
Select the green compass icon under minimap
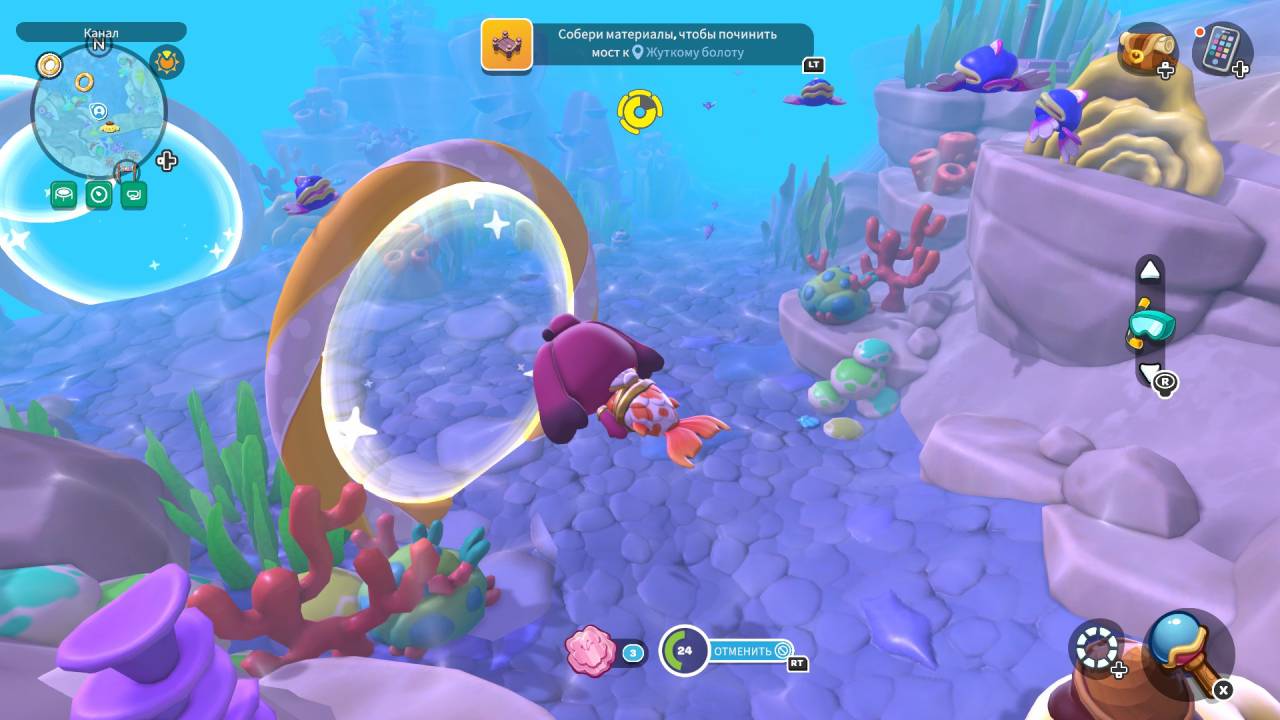click(98, 194)
